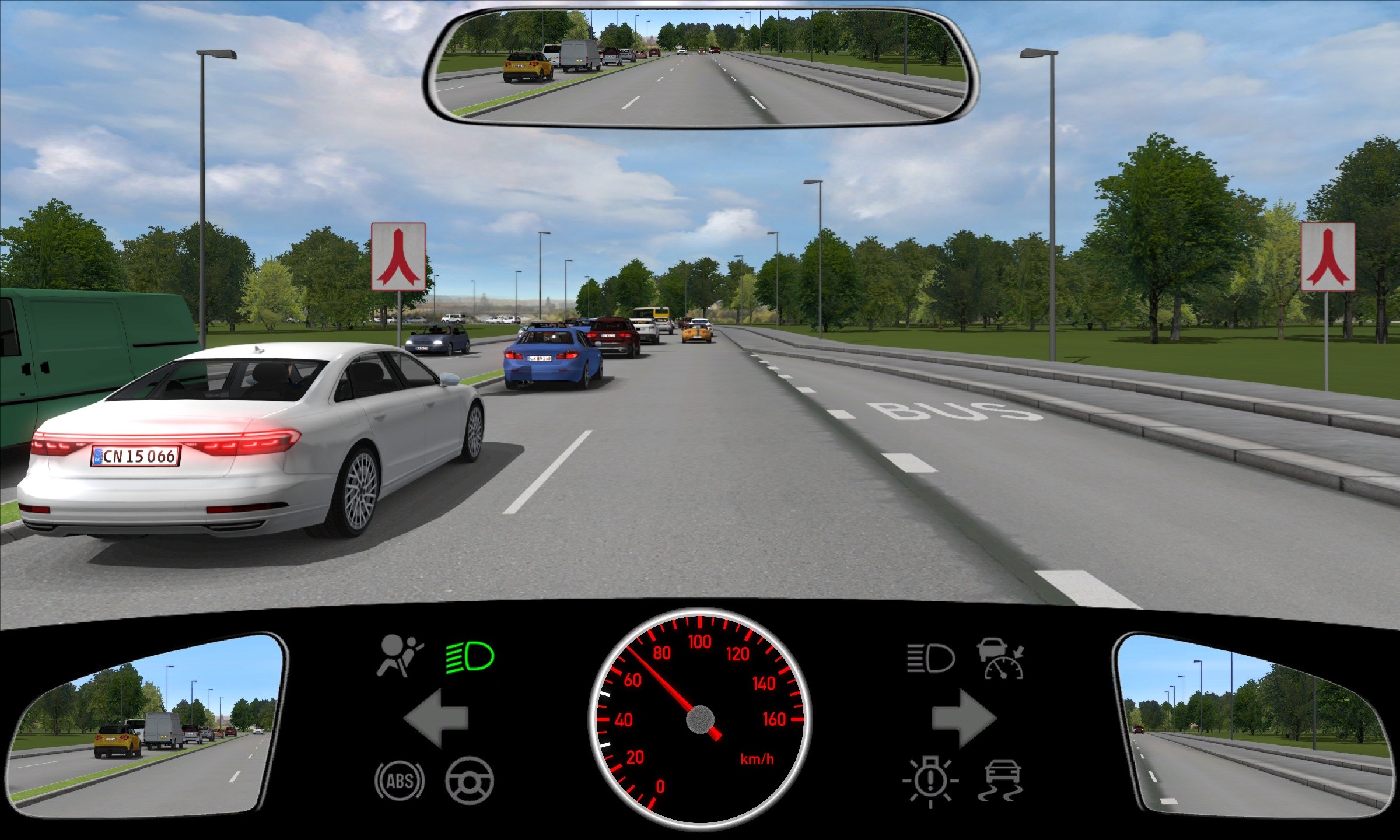The image size is (1400, 840).
Task: Select the ABS warning light
Action: pos(400,780)
